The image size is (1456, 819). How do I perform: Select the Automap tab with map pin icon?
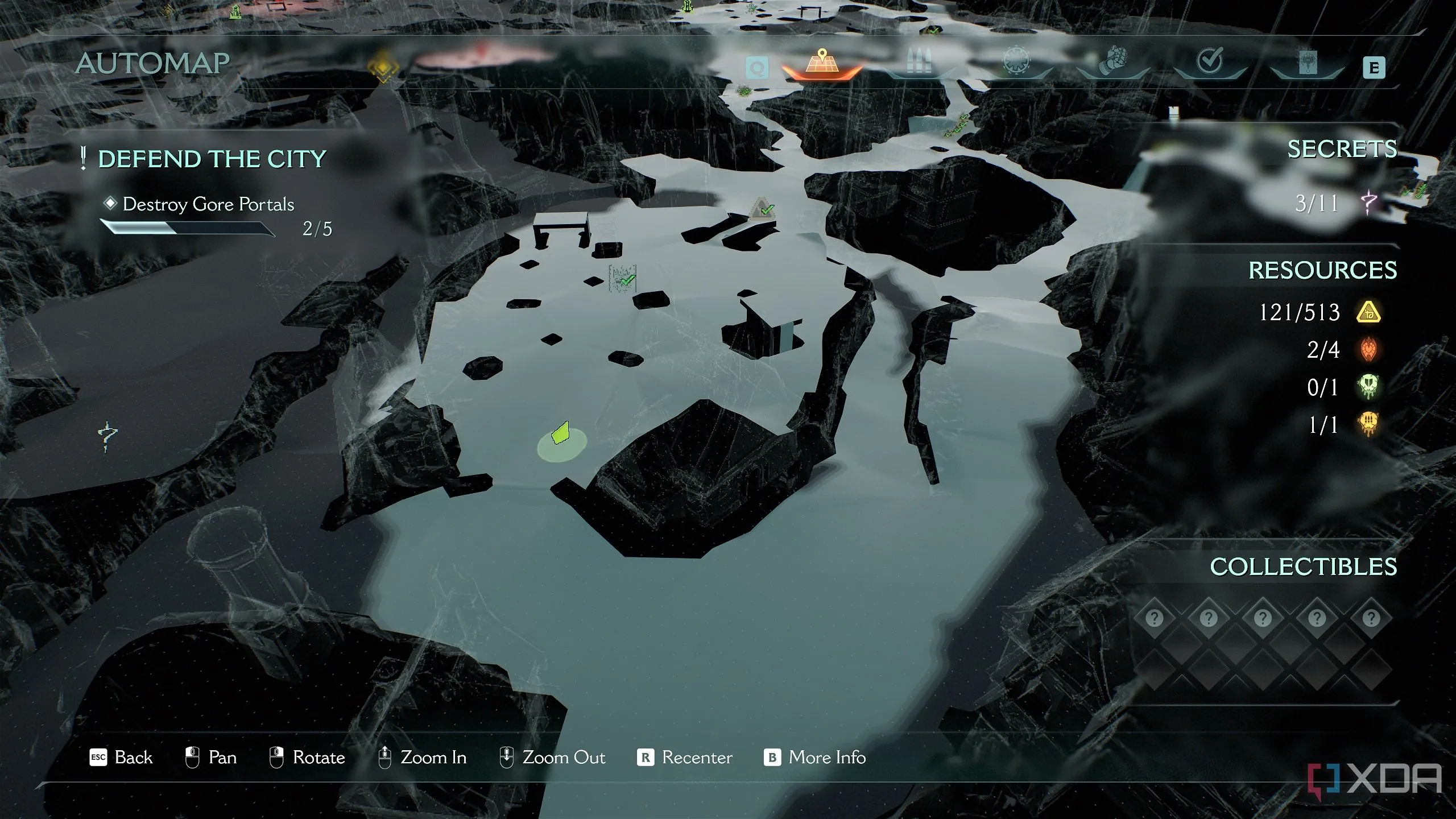click(x=822, y=64)
